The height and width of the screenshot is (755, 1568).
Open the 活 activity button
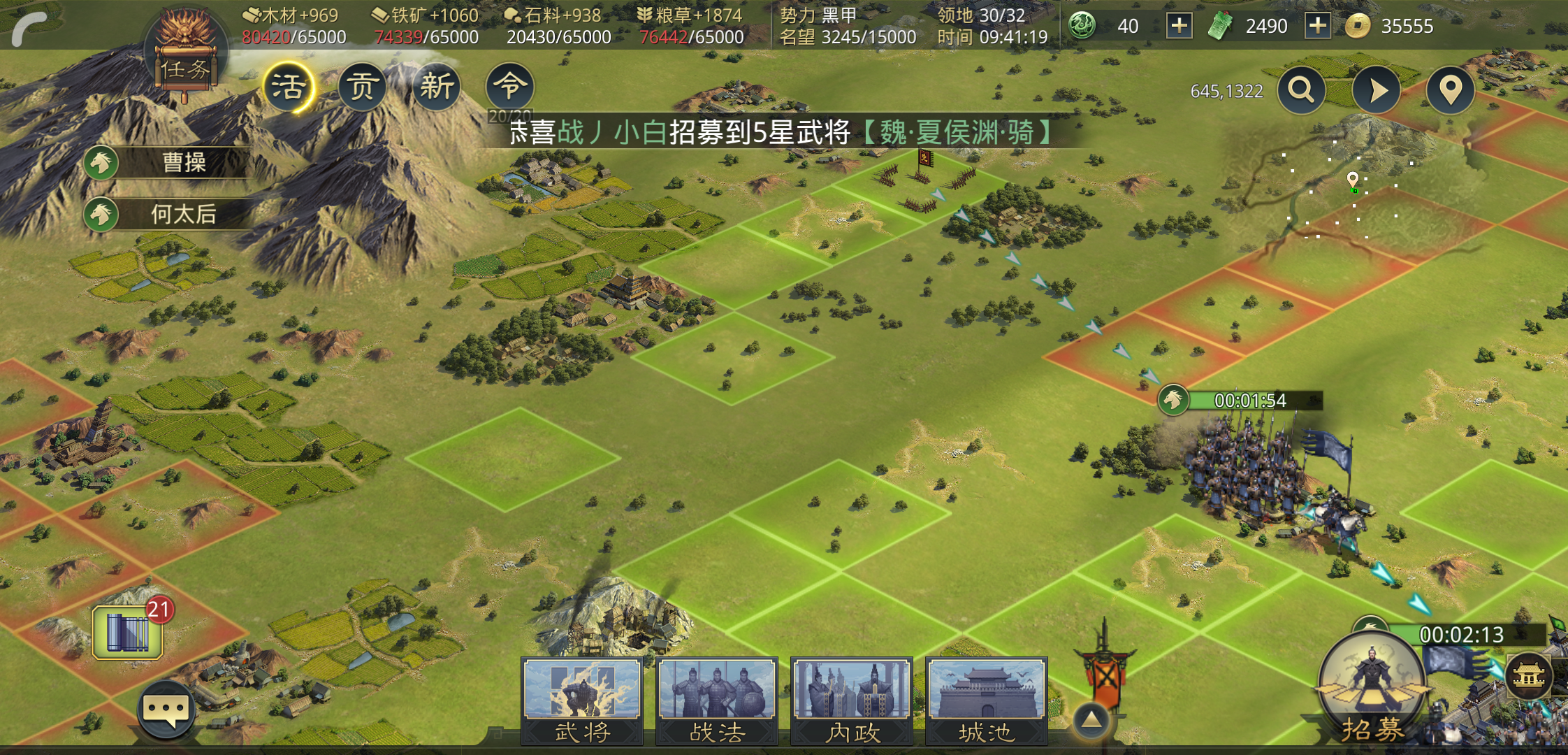pyautogui.click(x=288, y=87)
